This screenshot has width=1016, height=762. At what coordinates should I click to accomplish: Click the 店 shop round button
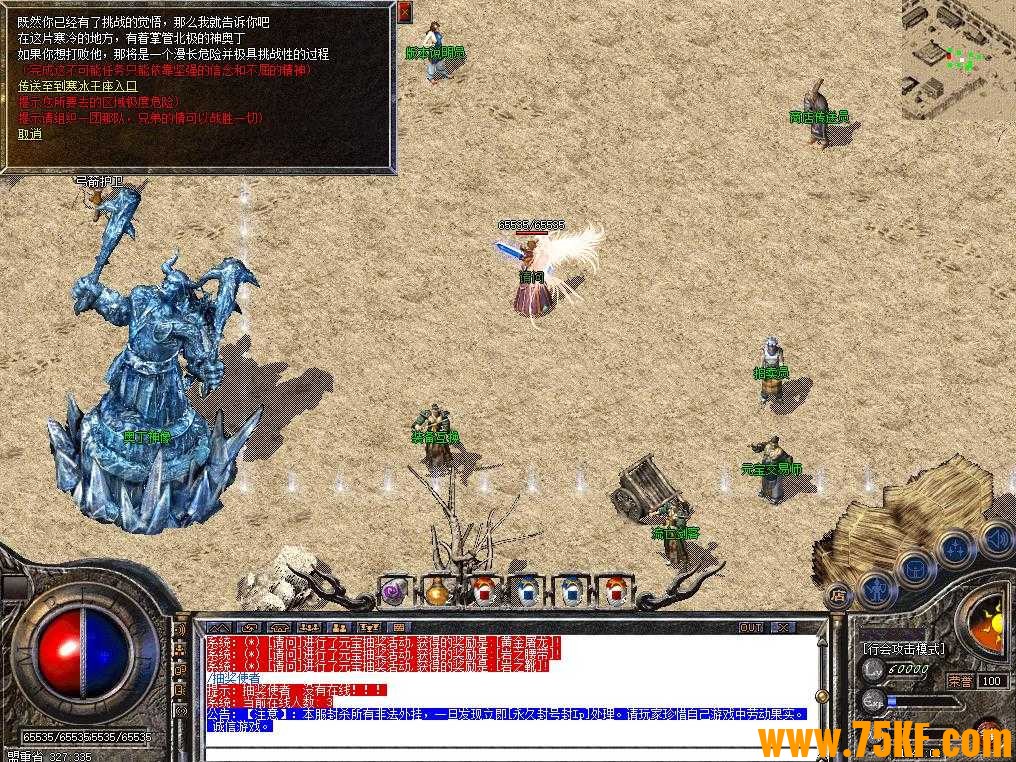coord(838,596)
